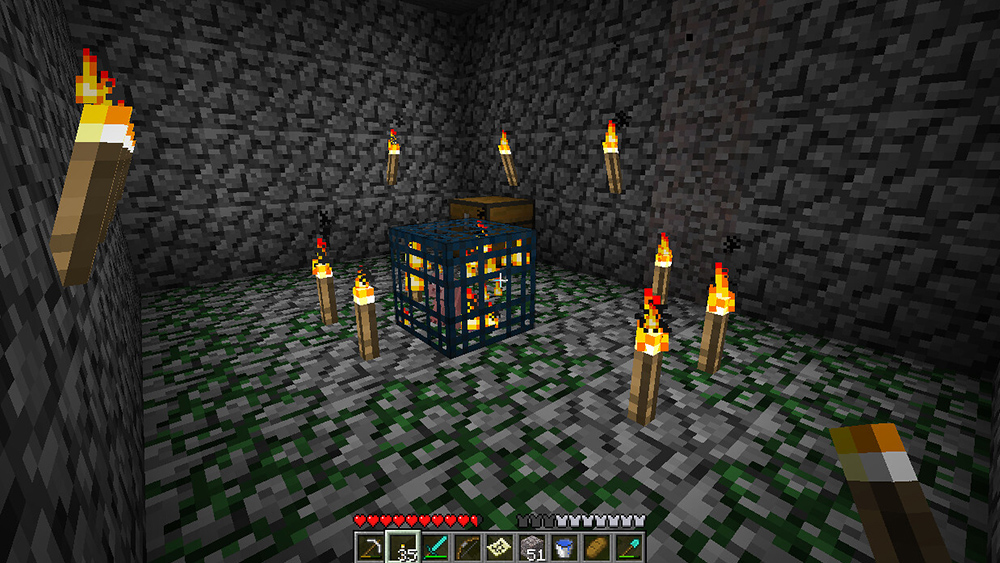Pick the cobblestone stack of 51
The image size is (1000, 563).
tap(533, 547)
